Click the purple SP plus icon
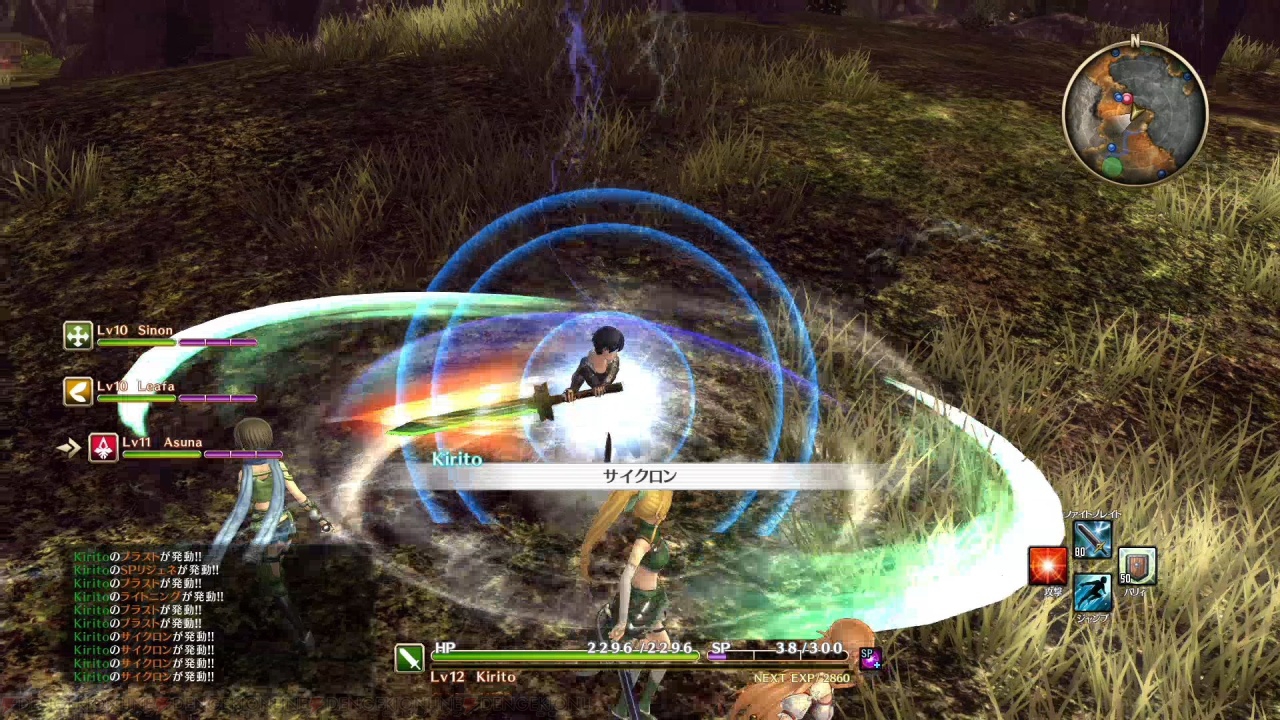This screenshot has height=720, width=1280. point(869,658)
